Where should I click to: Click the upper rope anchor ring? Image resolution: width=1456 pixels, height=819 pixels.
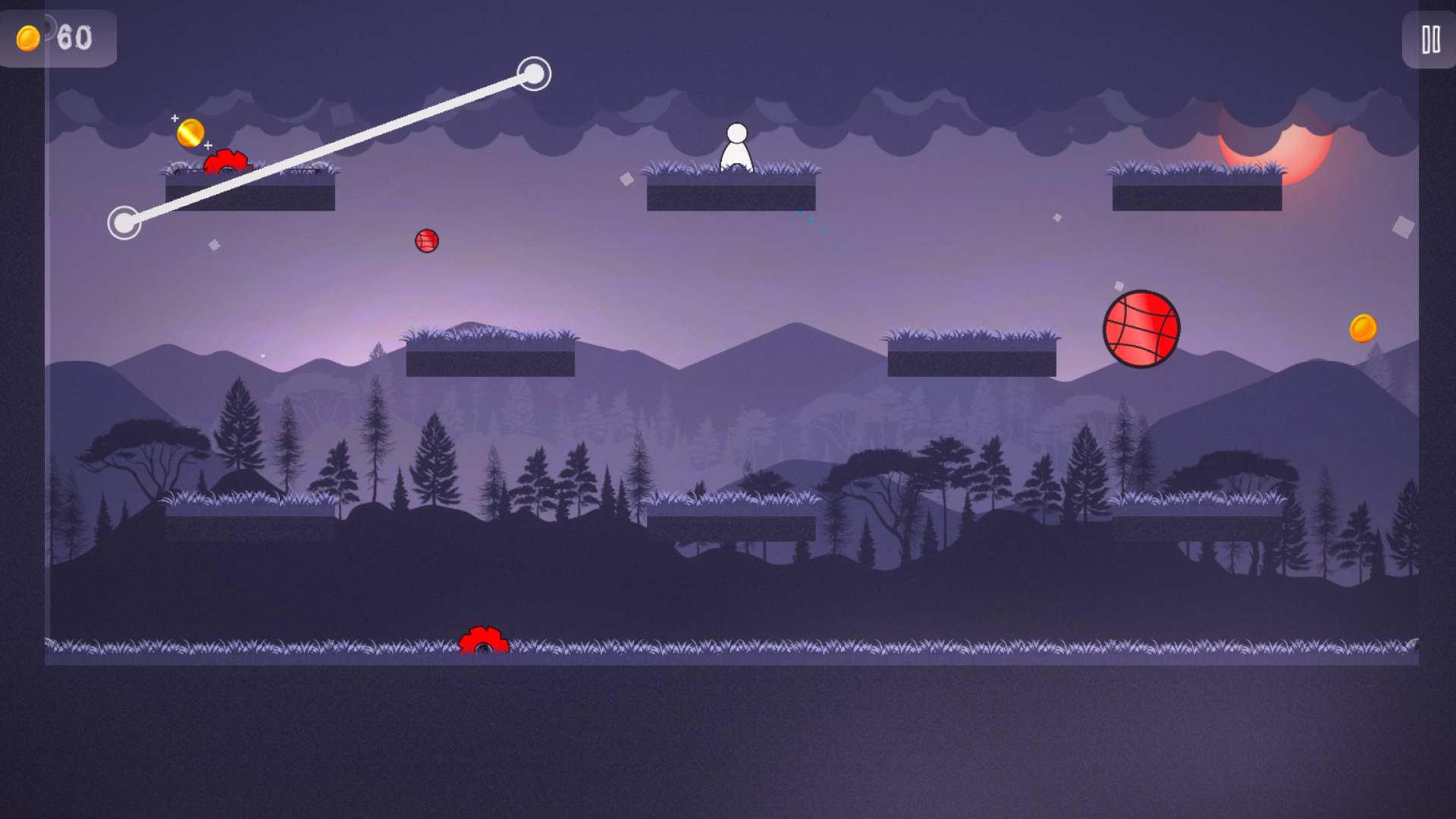[x=535, y=75]
